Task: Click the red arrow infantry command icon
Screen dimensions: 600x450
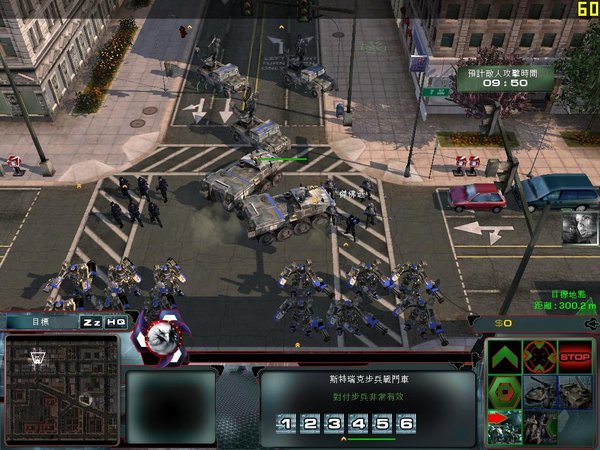Action: click(x=505, y=426)
